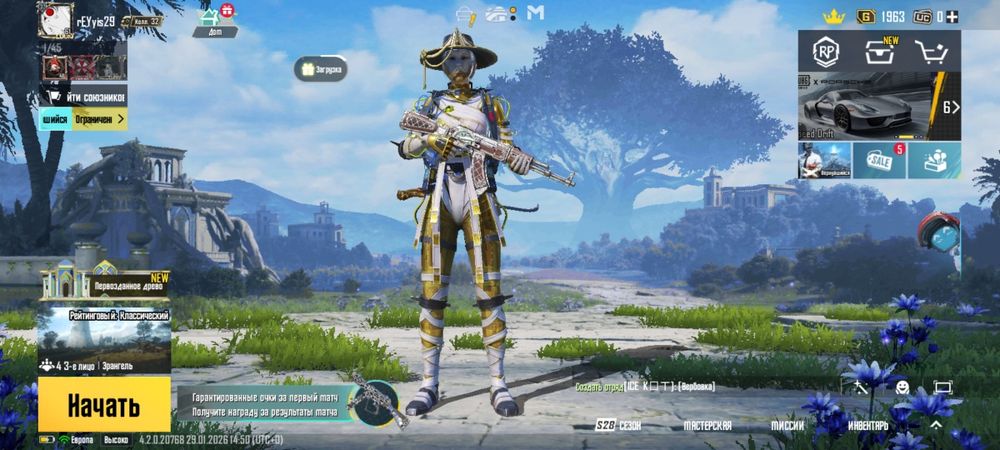
Task: Open the Мастерская workshop menu
Action: tap(707, 425)
